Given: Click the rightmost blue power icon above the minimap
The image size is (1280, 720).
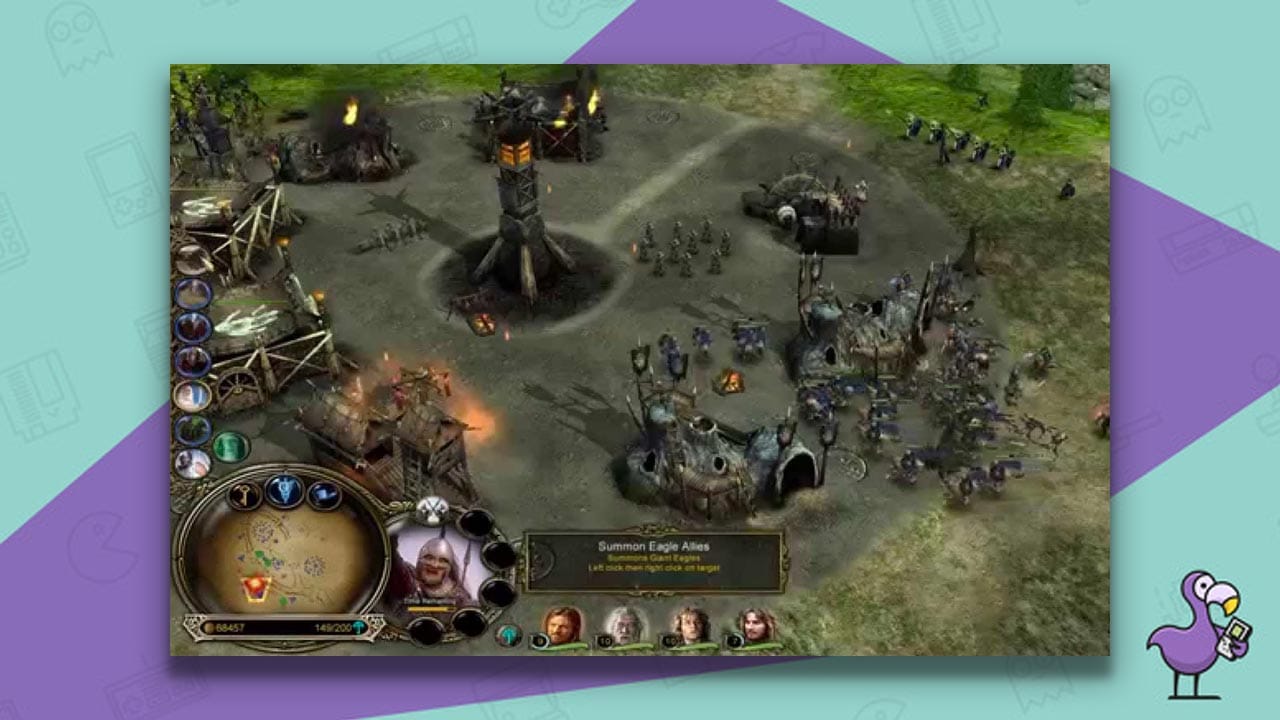Looking at the screenshot, I should tap(323, 494).
